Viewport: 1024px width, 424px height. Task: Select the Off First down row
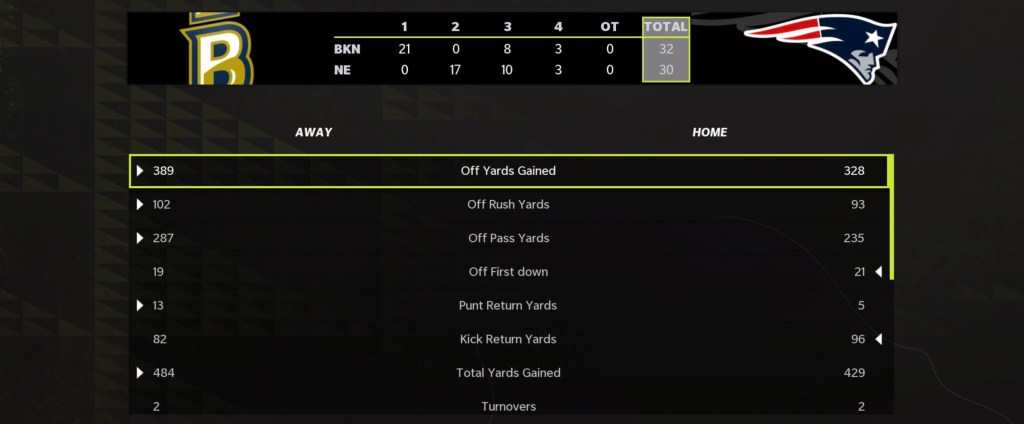coord(508,272)
